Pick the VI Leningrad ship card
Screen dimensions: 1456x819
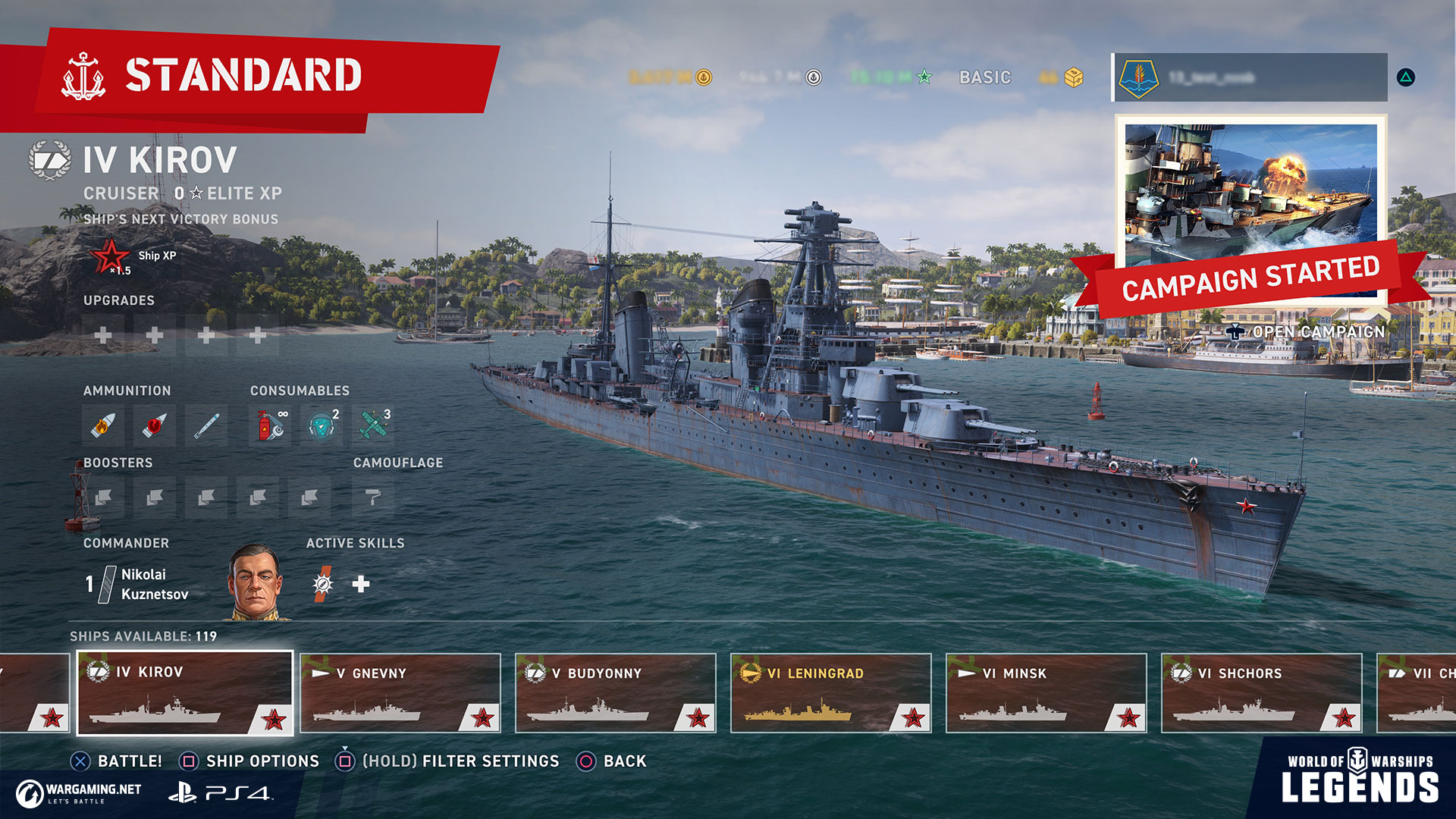tap(831, 693)
